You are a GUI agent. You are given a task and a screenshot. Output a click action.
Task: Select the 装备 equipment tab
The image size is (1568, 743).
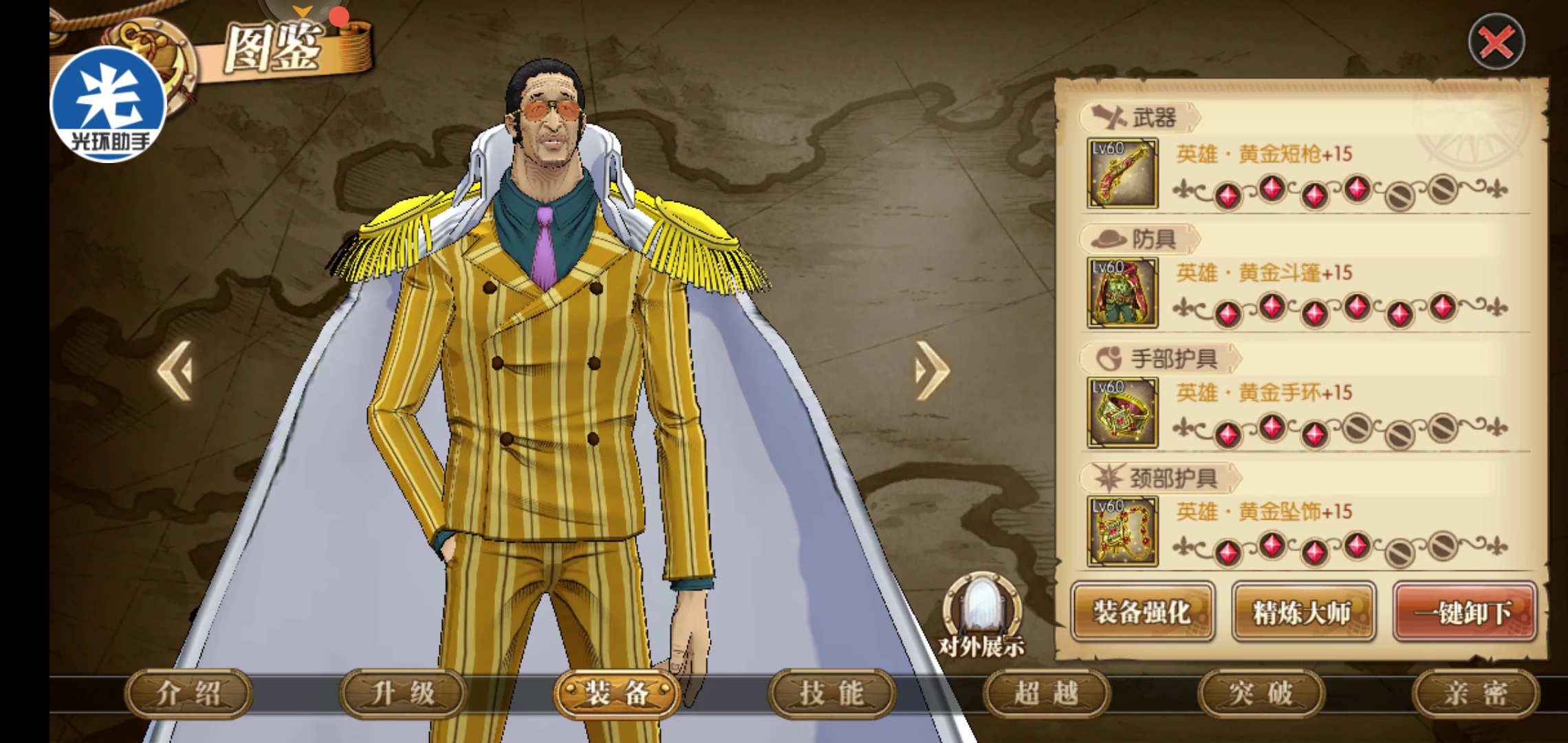coord(617,693)
